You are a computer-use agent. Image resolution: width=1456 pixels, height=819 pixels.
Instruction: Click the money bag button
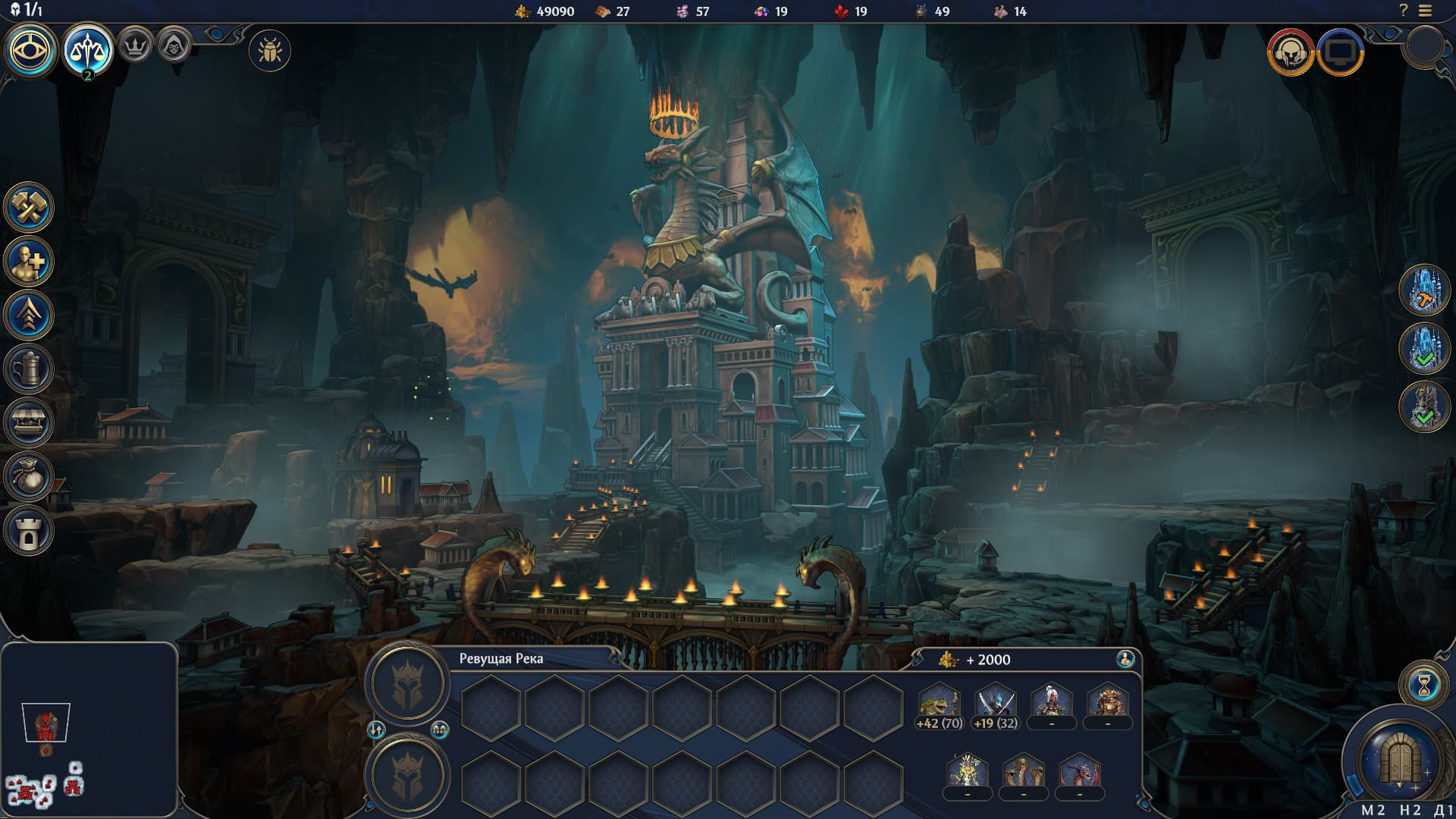[29, 476]
